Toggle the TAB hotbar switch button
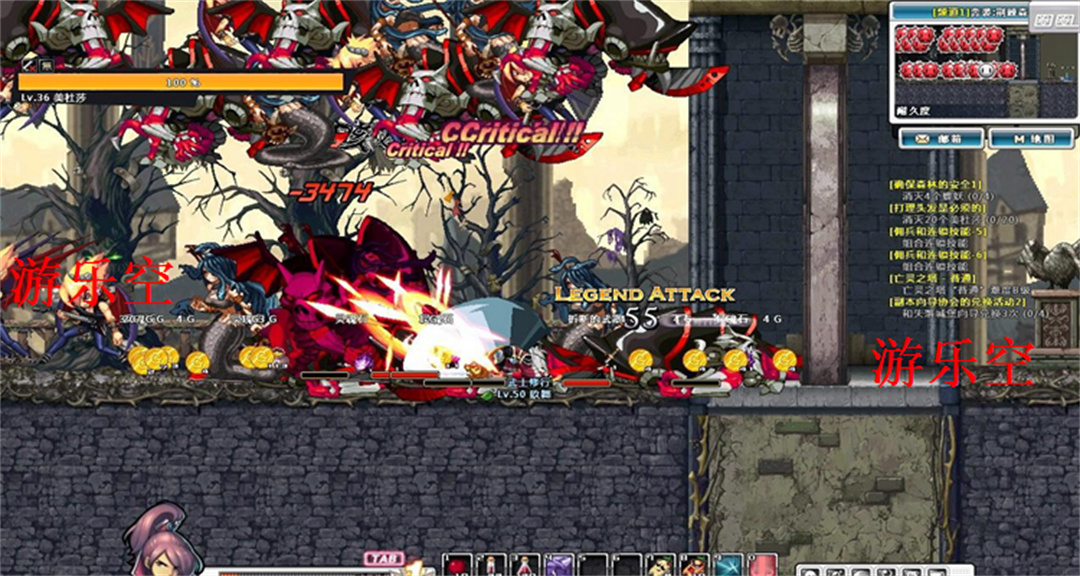This screenshot has width=1080, height=576. [x=383, y=559]
